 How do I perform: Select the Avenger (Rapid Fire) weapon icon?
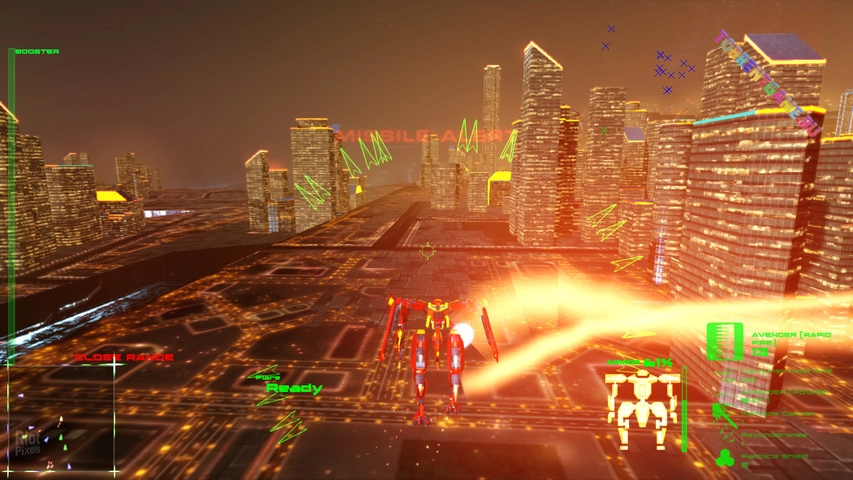pyautogui.click(x=724, y=341)
